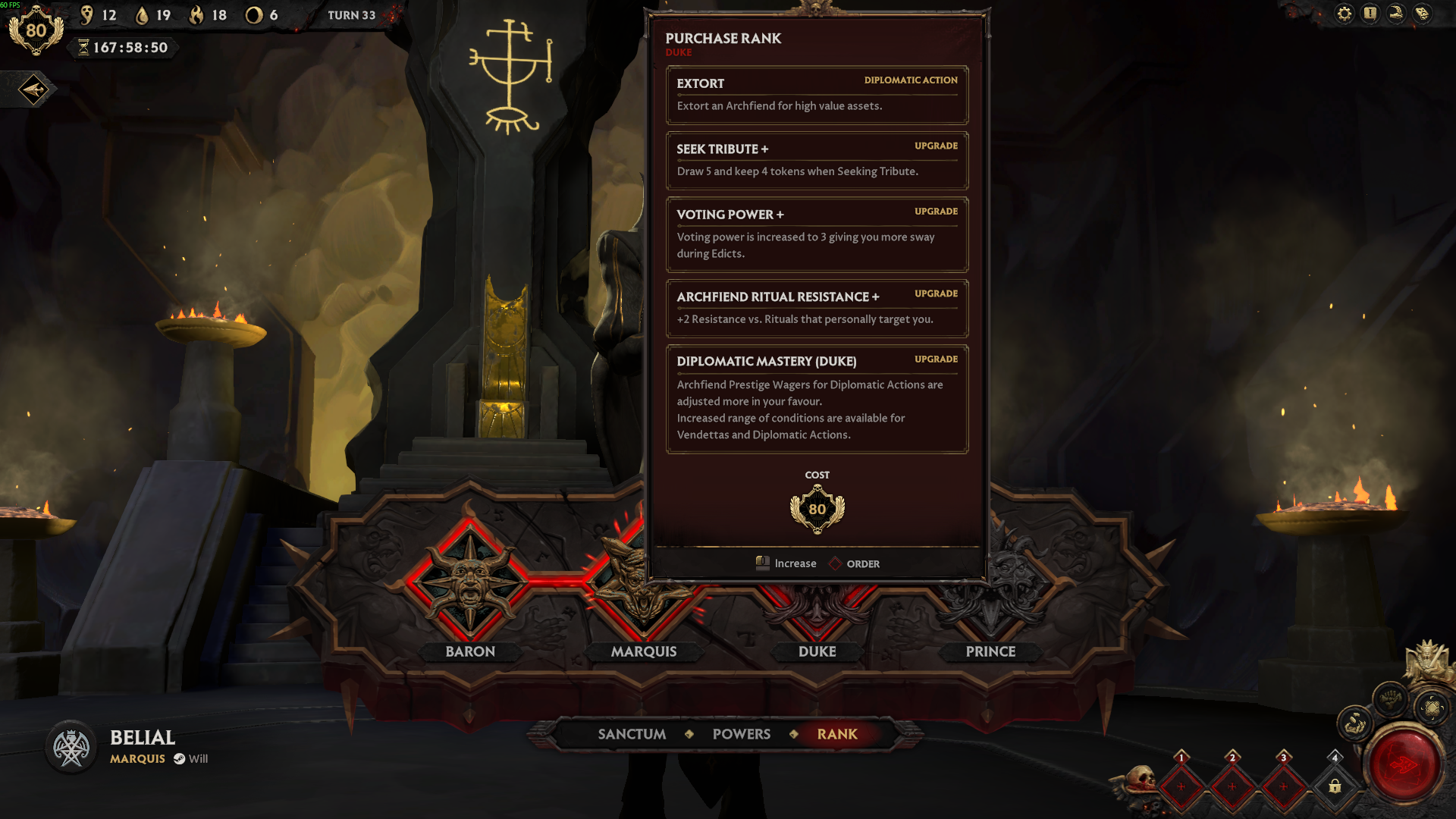1456x819 pixels.
Task: Select order slot number 1
Action: pyautogui.click(x=1181, y=786)
